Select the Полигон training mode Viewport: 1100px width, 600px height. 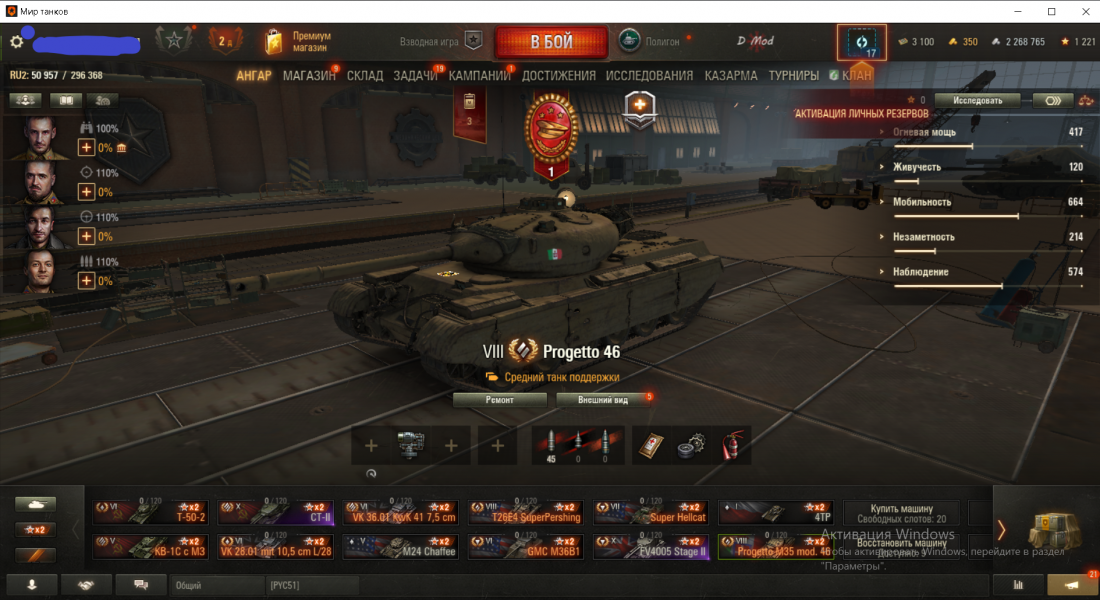pyautogui.click(x=650, y=42)
